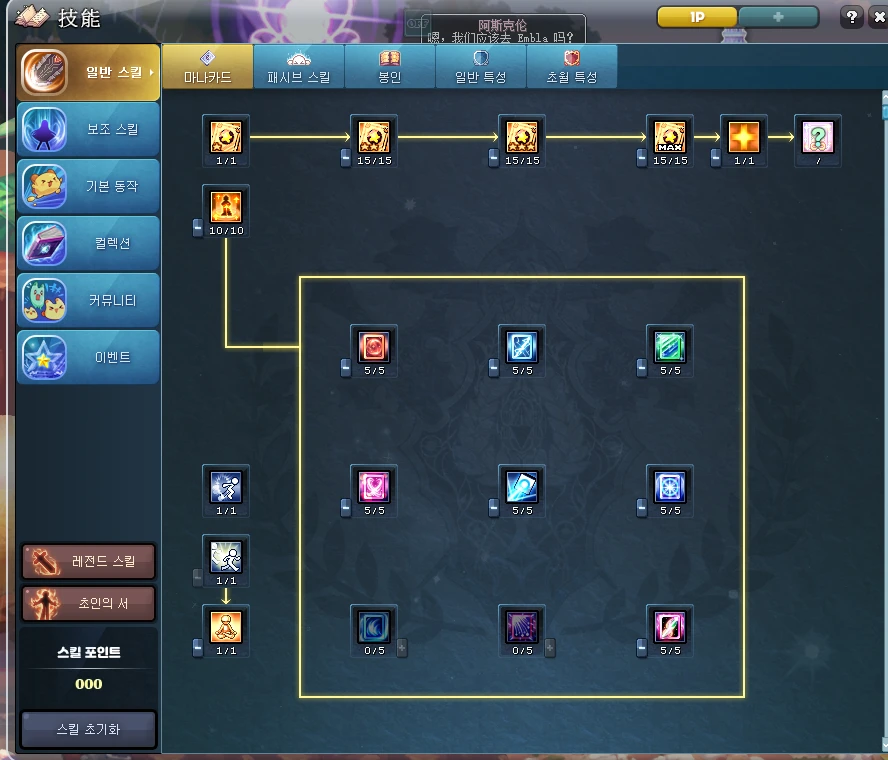888x760 pixels.
Task: Open the 컬렉션 category
Action: pos(88,244)
